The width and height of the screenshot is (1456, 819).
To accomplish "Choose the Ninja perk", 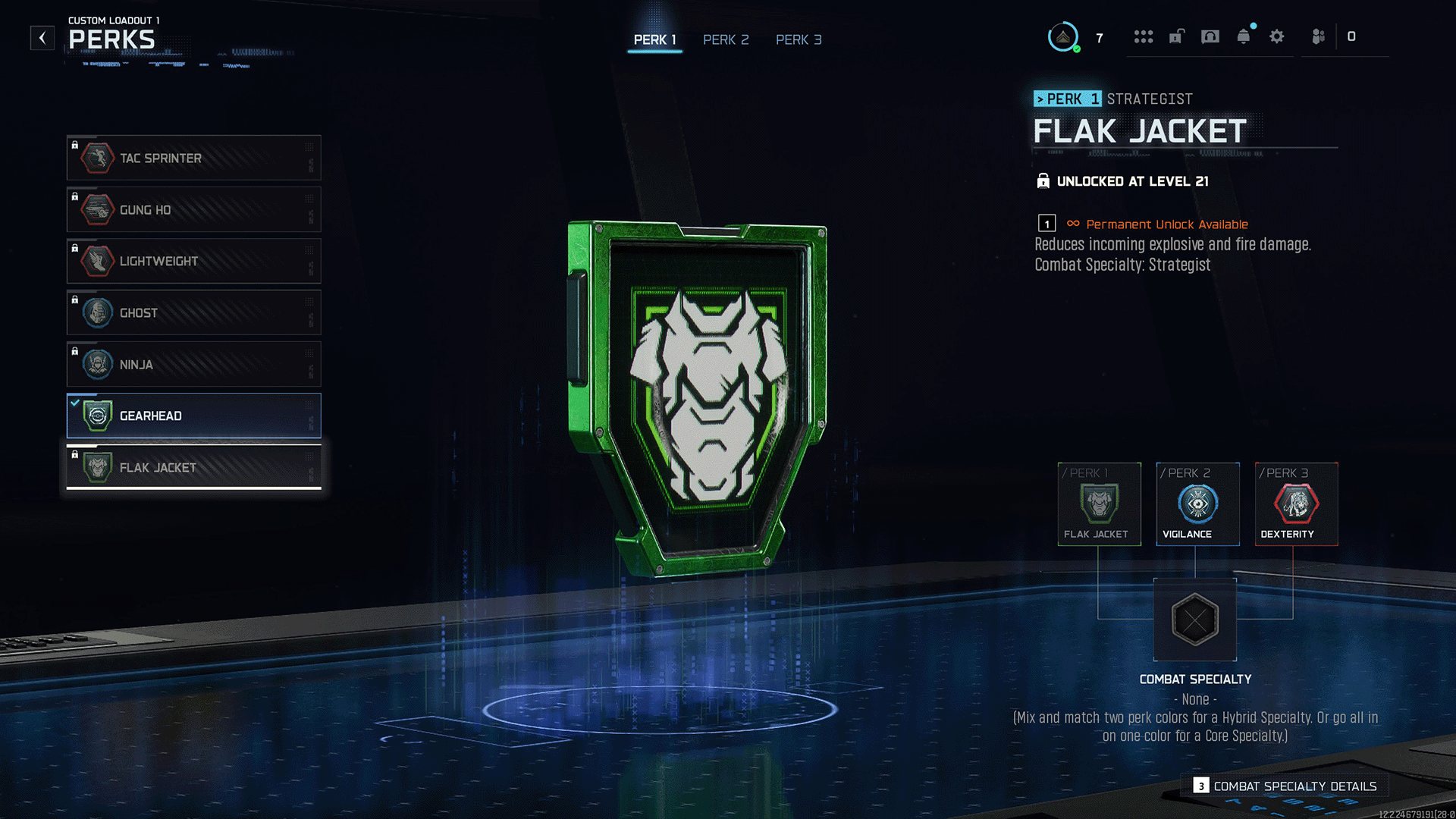I will click(193, 364).
